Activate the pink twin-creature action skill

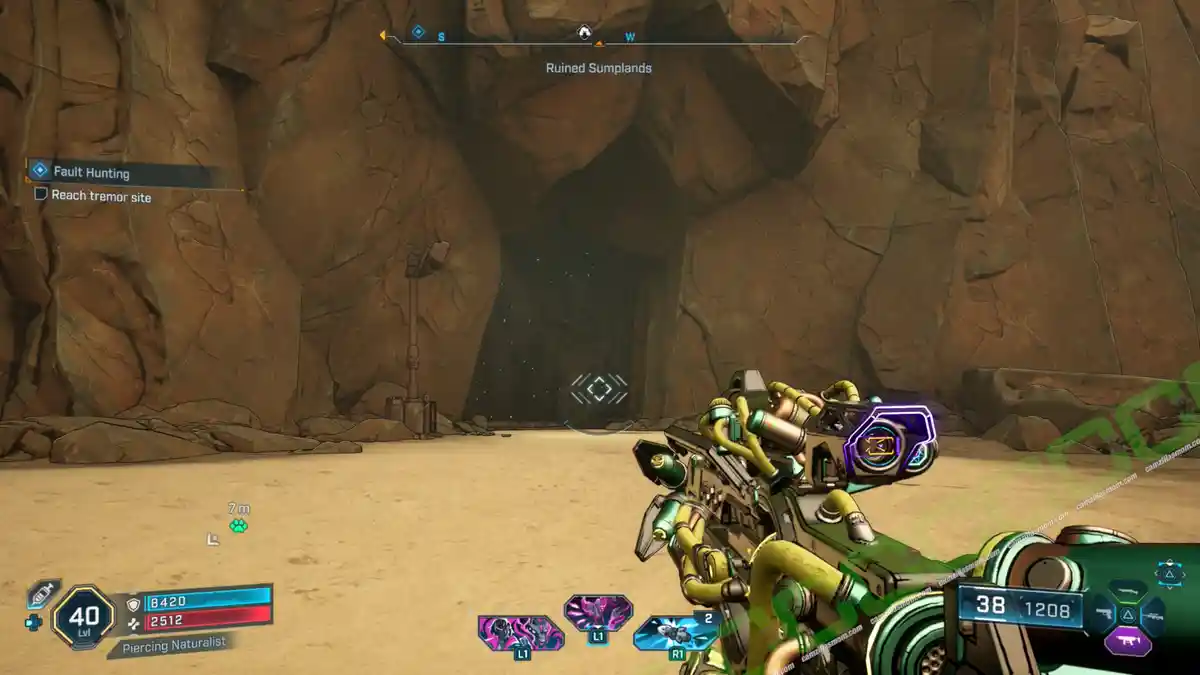(519, 632)
